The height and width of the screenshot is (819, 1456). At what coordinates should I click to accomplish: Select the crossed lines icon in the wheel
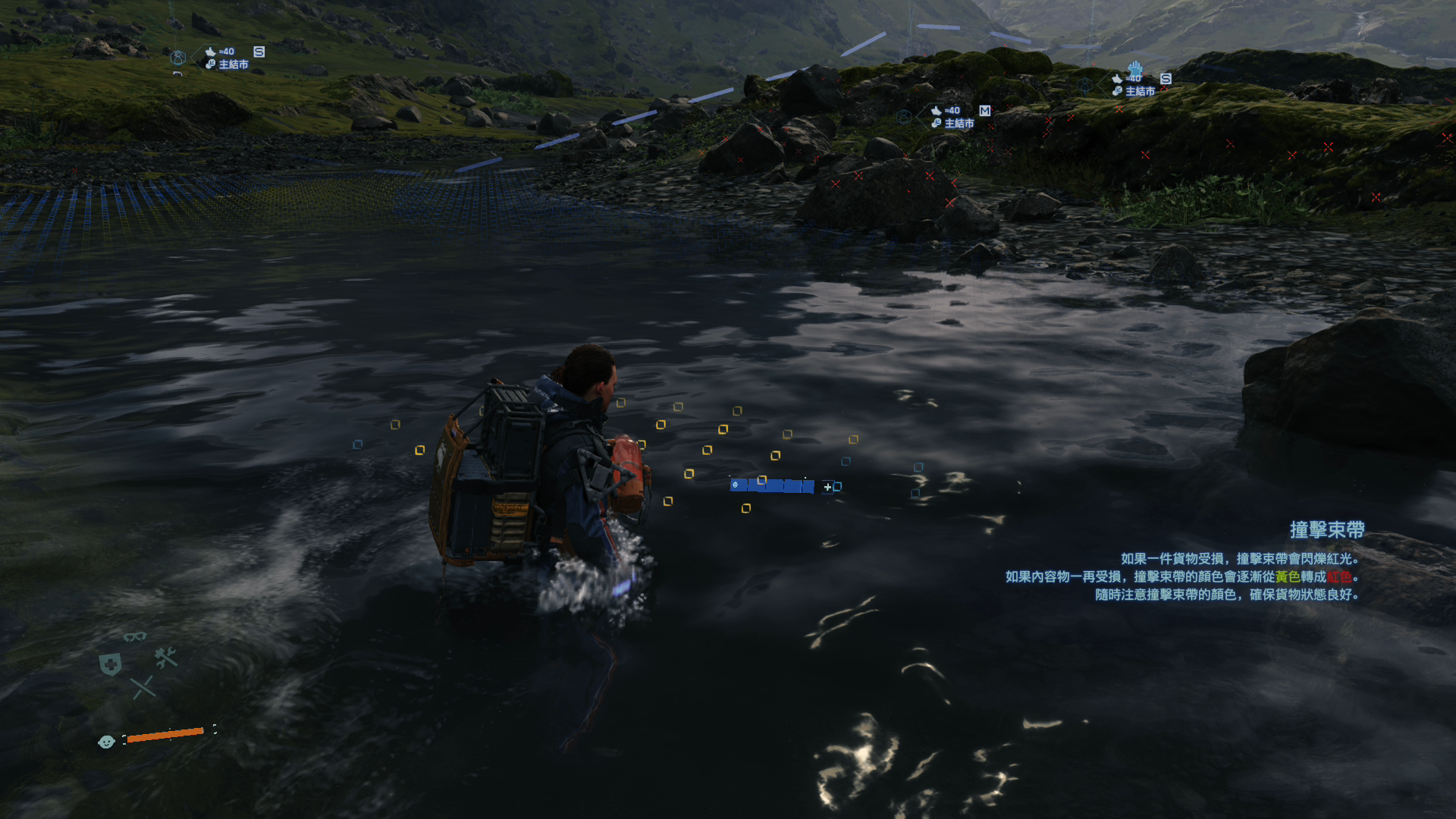click(143, 688)
